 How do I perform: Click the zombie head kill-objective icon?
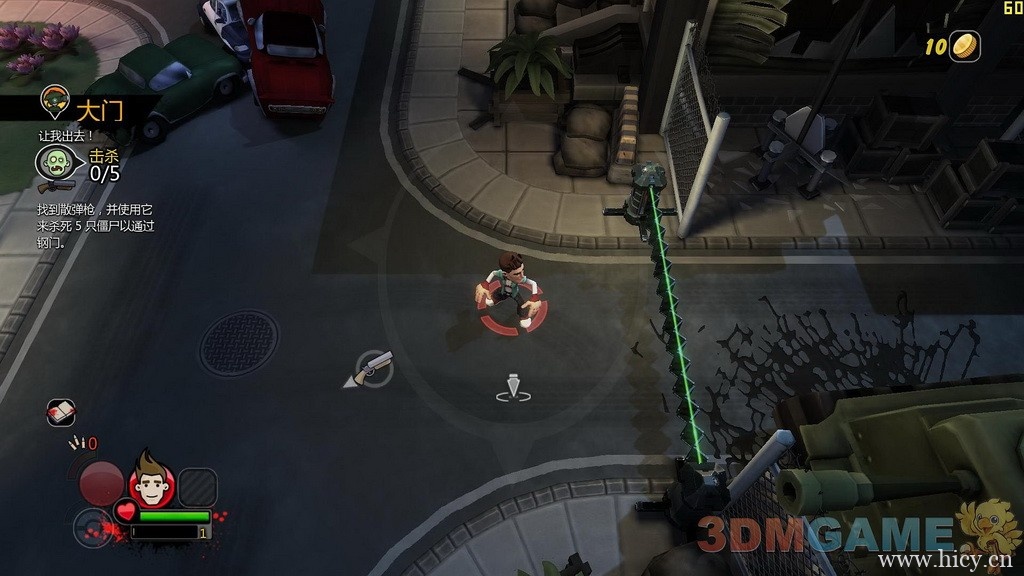(x=54, y=162)
